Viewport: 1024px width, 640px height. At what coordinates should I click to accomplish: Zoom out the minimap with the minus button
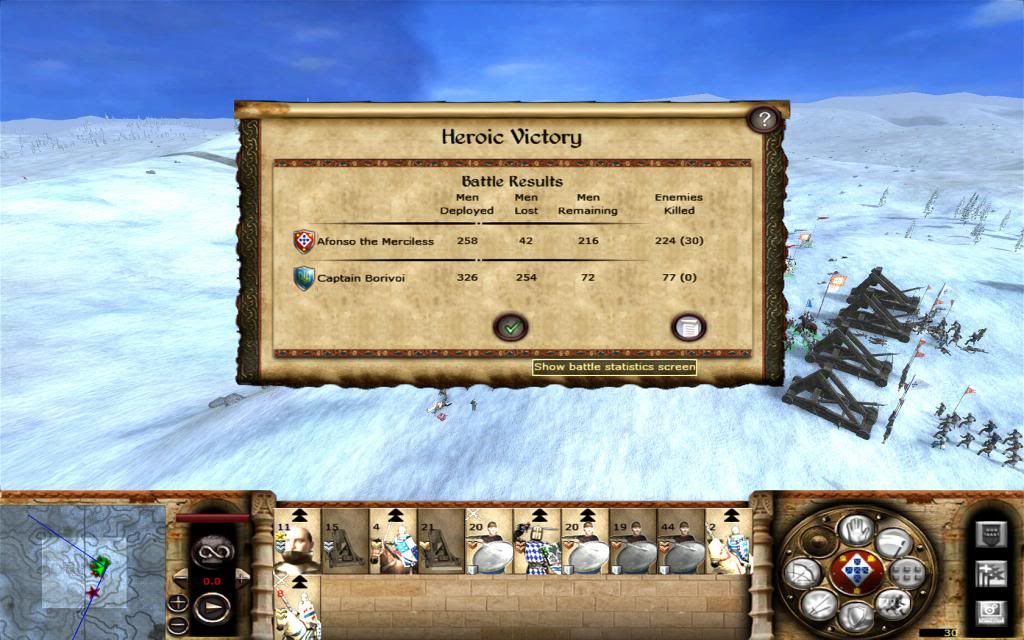[177, 621]
